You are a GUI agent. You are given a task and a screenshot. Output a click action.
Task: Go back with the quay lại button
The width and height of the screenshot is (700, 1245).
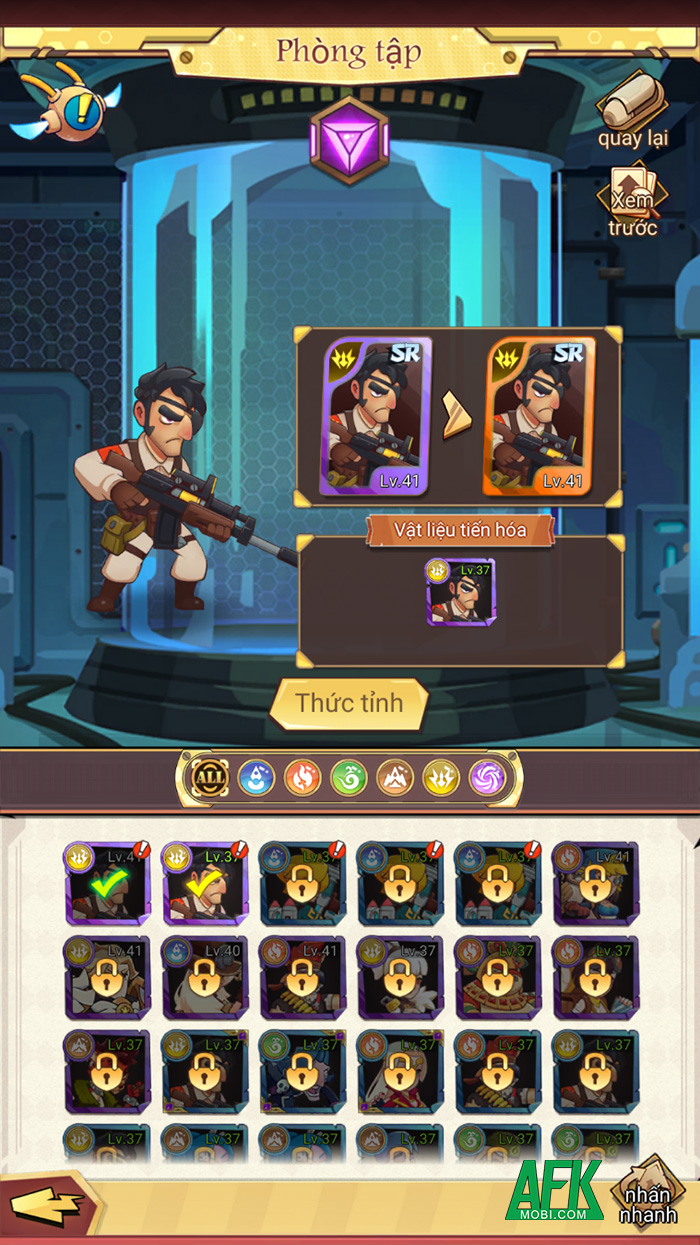point(633,111)
